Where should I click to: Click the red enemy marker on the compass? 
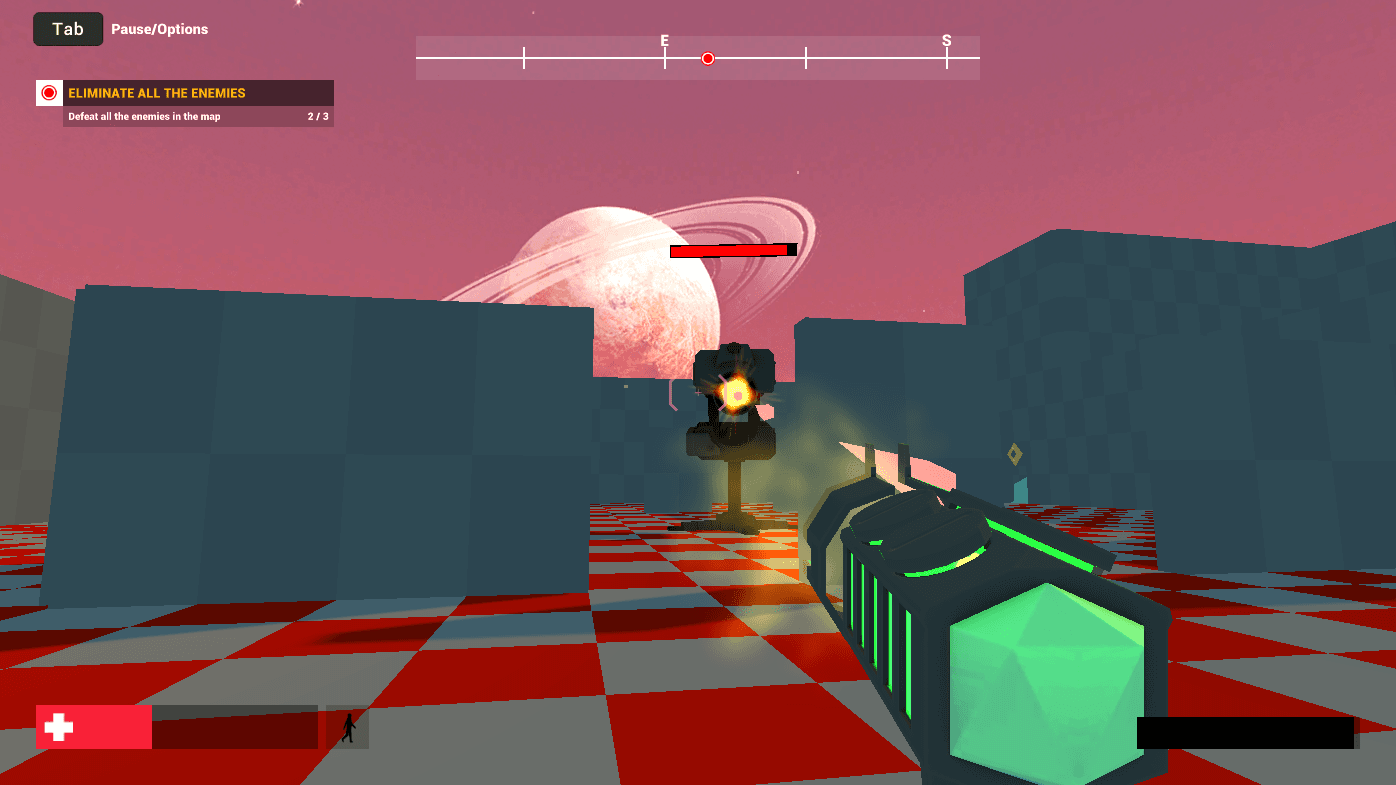[x=708, y=59]
